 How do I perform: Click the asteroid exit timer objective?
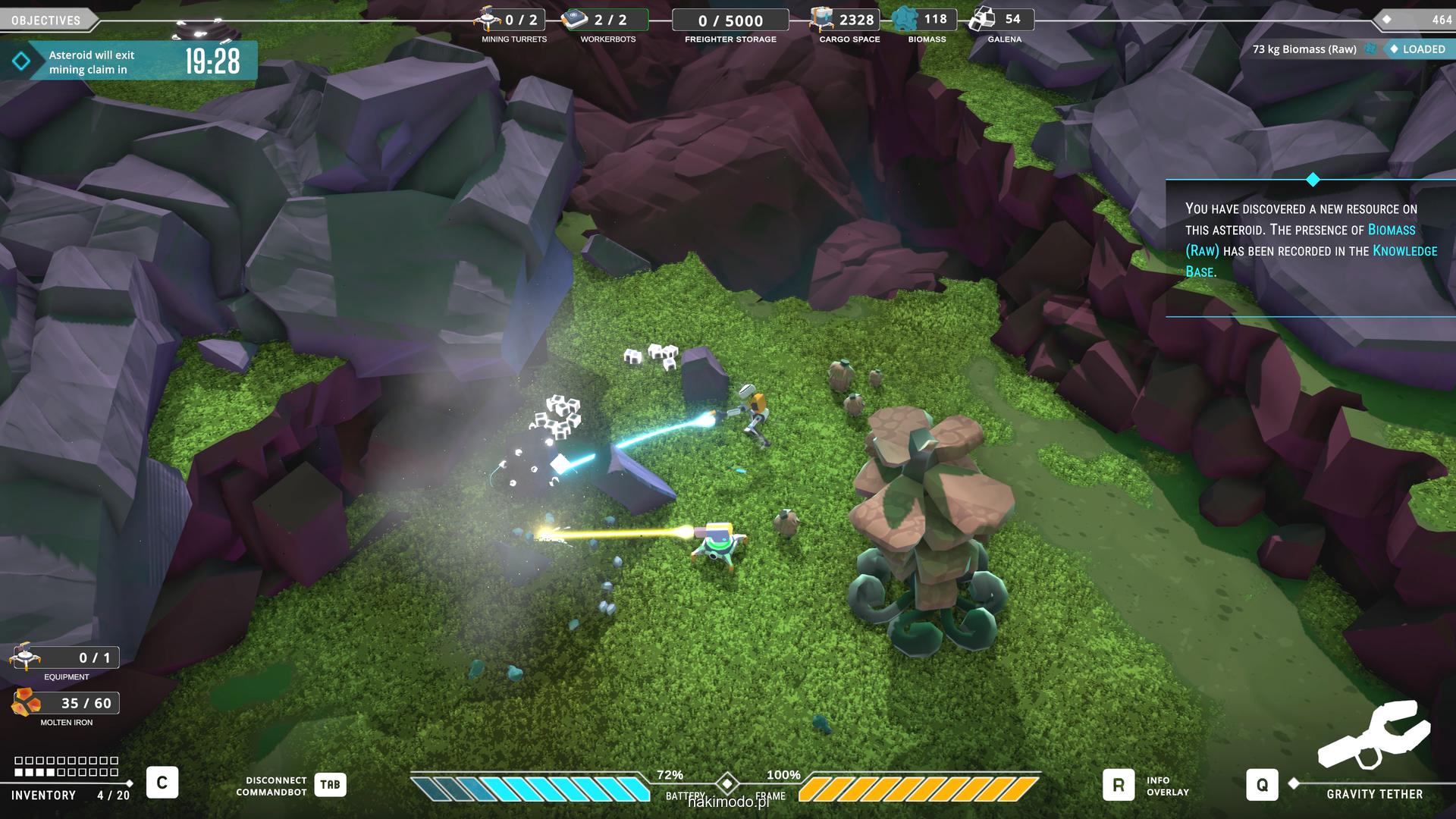[129, 61]
